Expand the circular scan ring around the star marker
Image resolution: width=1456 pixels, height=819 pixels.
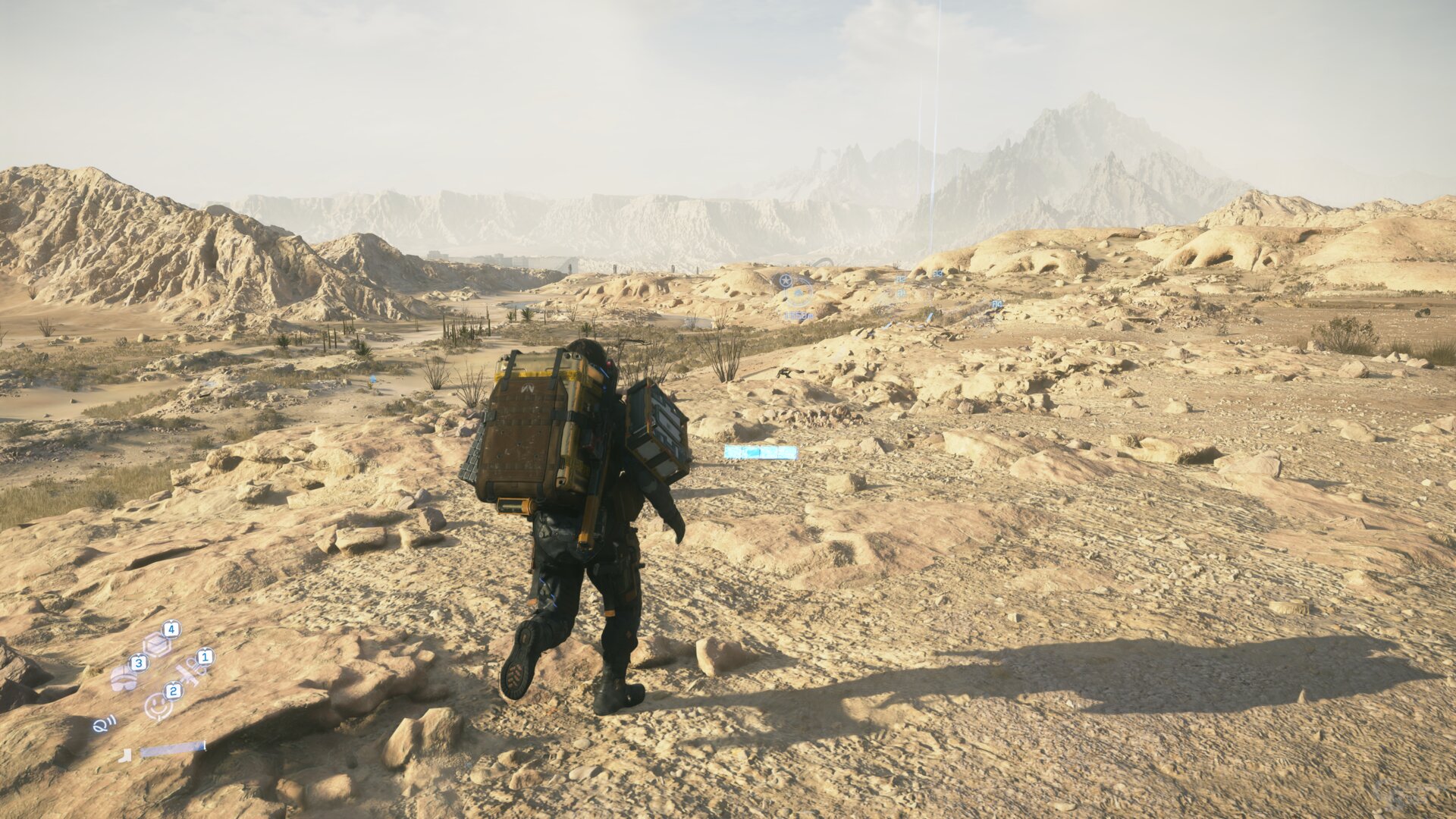pos(799,294)
